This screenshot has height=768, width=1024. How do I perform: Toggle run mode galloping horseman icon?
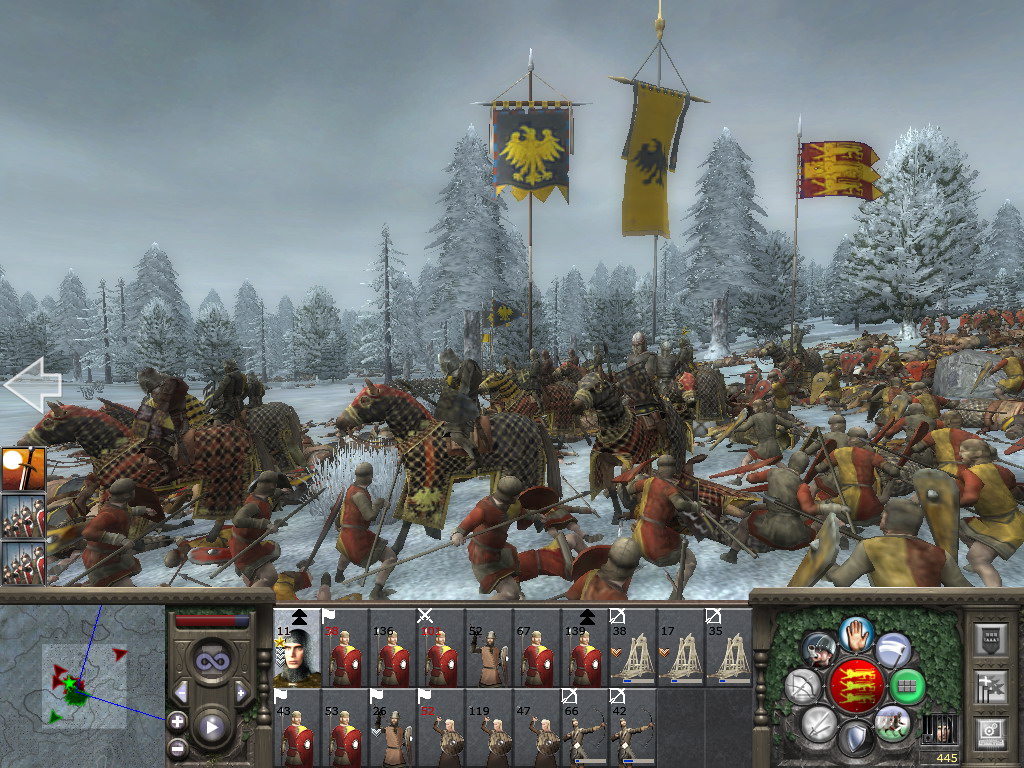click(892, 723)
